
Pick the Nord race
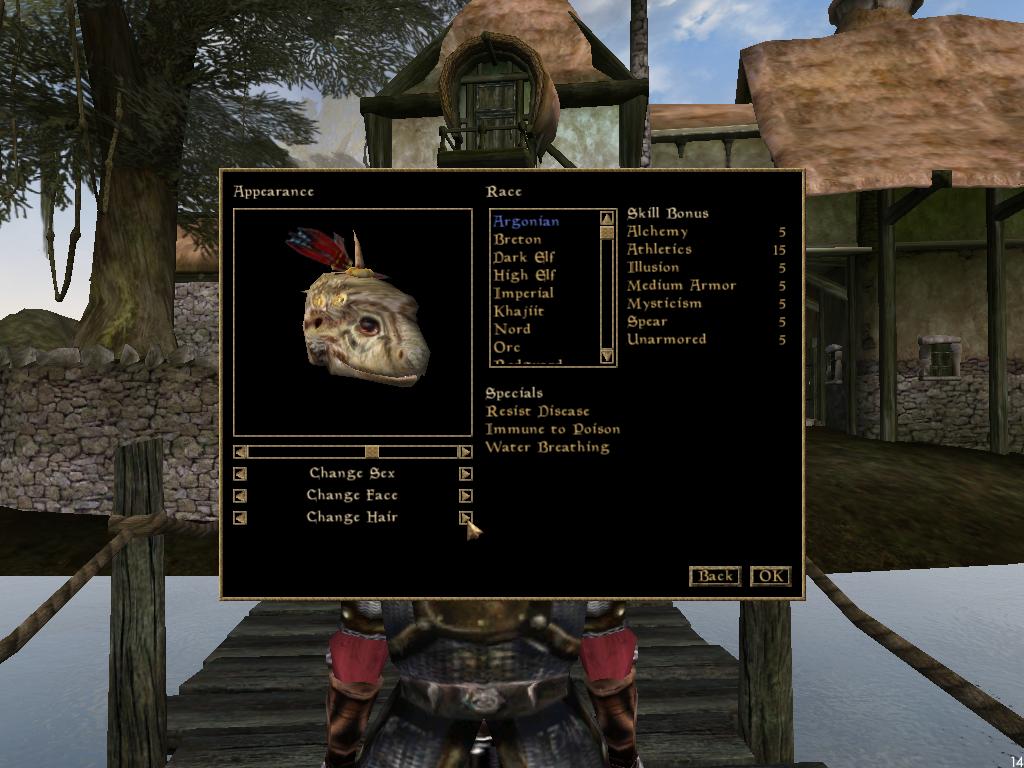[512, 329]
